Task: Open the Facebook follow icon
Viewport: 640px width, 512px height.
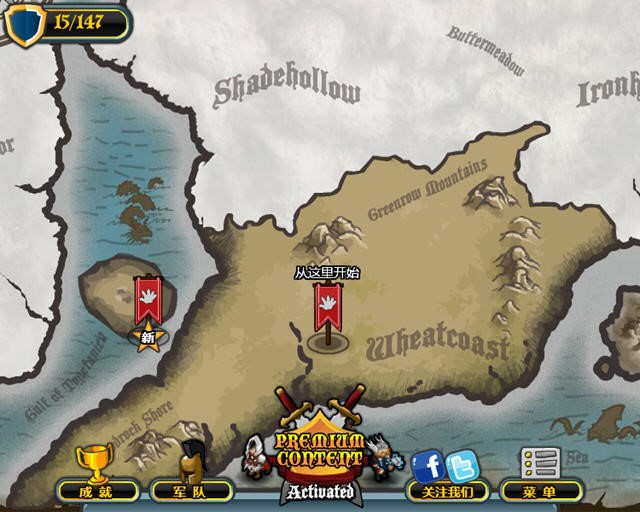Action: [429, 465]
